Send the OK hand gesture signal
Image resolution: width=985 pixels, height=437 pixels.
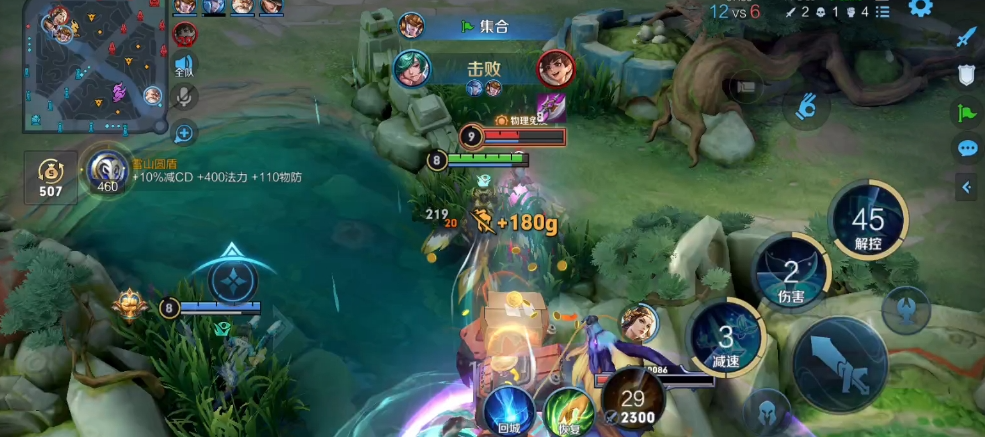coord(808,106)
